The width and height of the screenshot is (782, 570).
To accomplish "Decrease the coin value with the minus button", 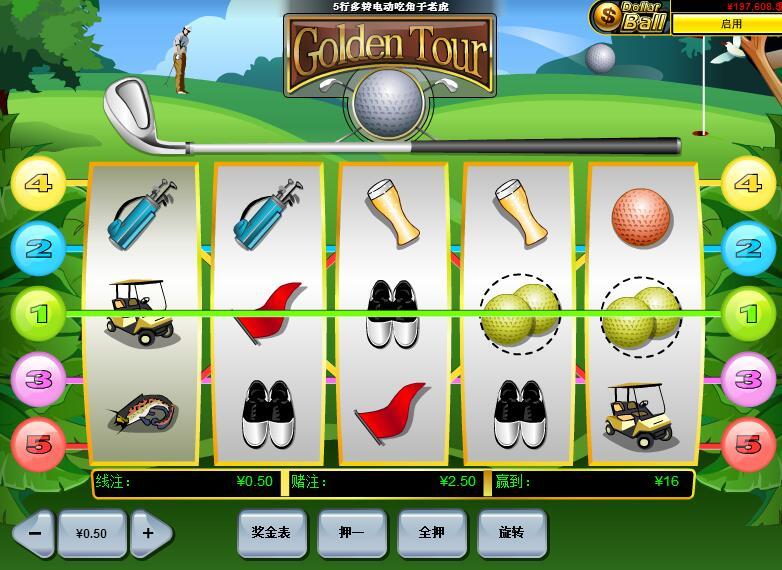I will [34, 533].
